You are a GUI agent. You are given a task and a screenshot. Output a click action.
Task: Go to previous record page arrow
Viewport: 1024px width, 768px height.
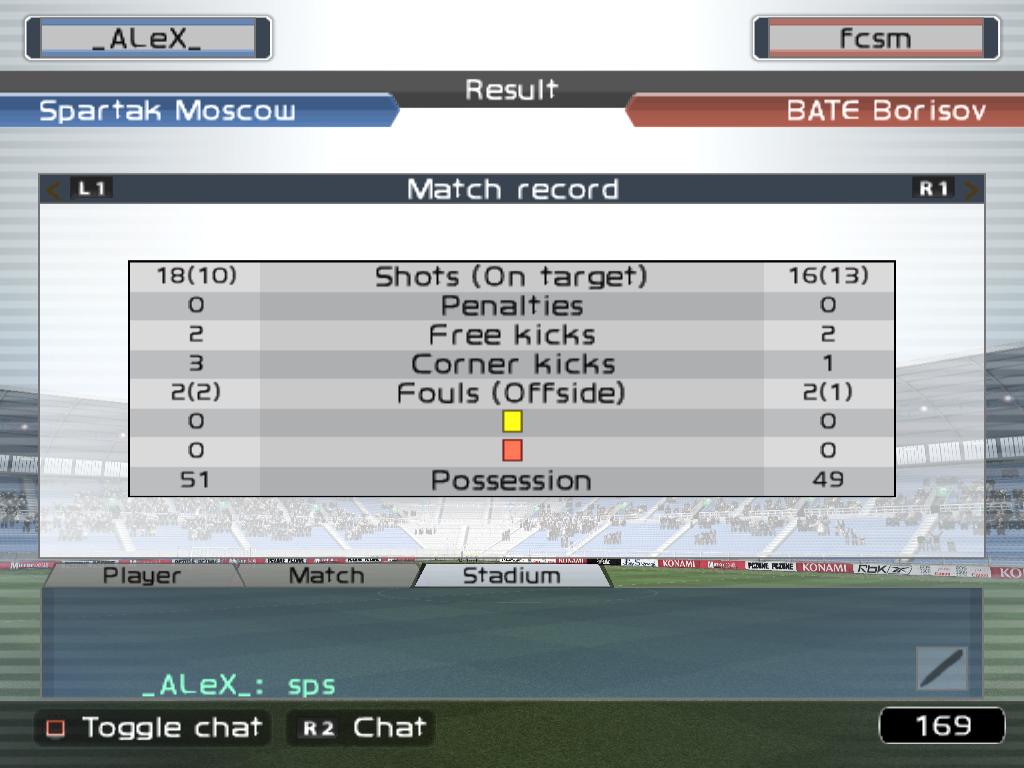click(56, 189)
